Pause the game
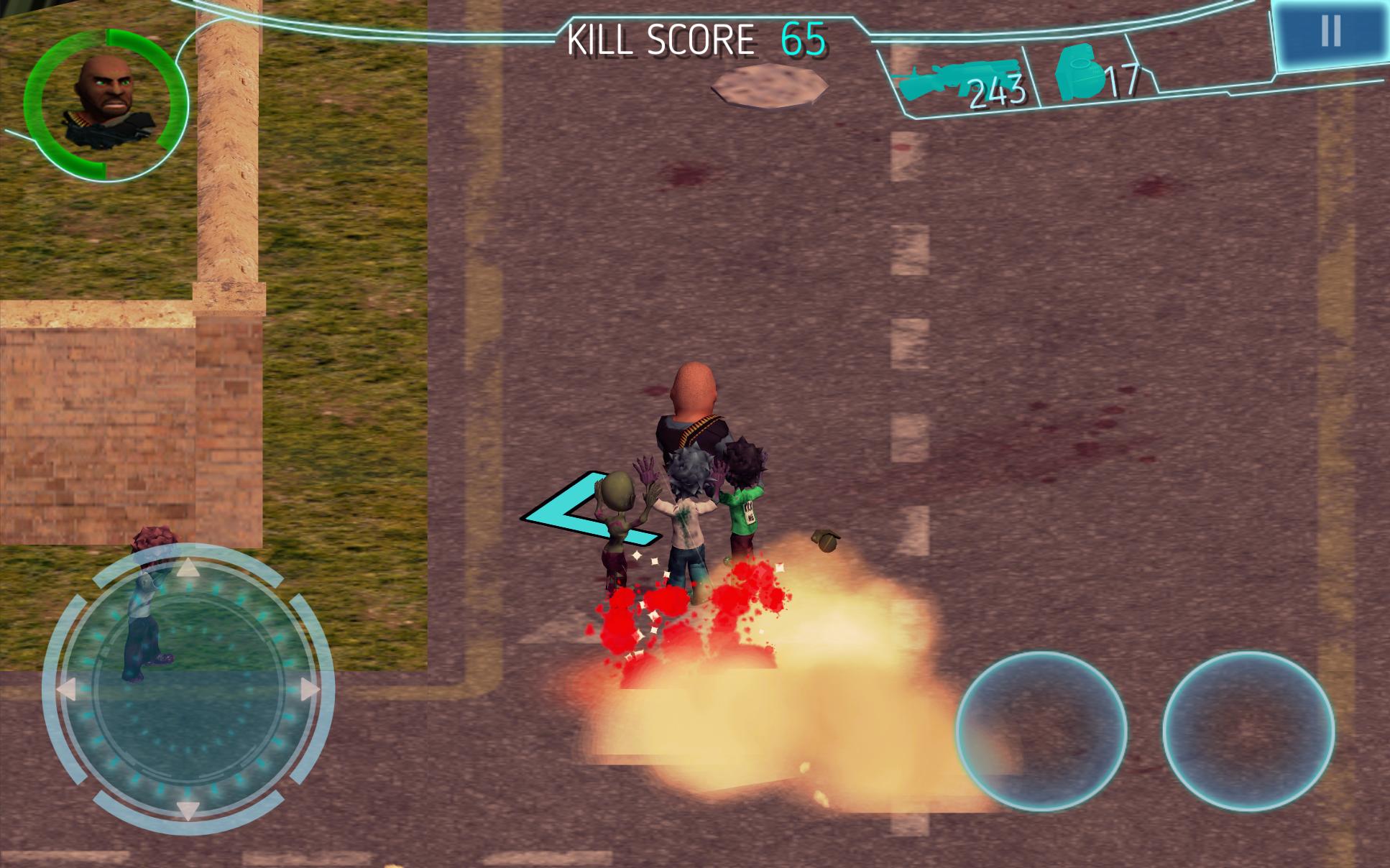Screen dimensions: 1390x868 point(1330,32)
